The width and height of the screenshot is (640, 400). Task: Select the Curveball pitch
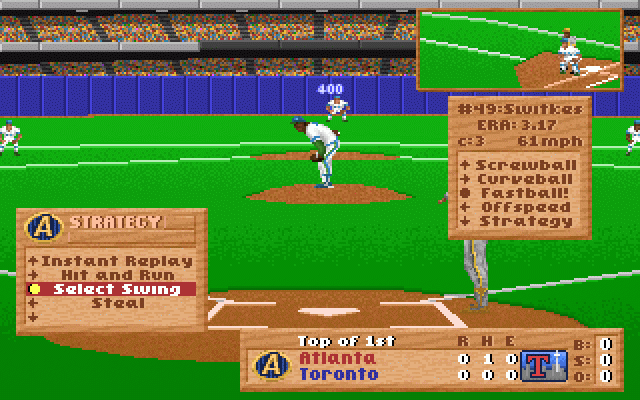pyautogui.click(x=522, y=178)
